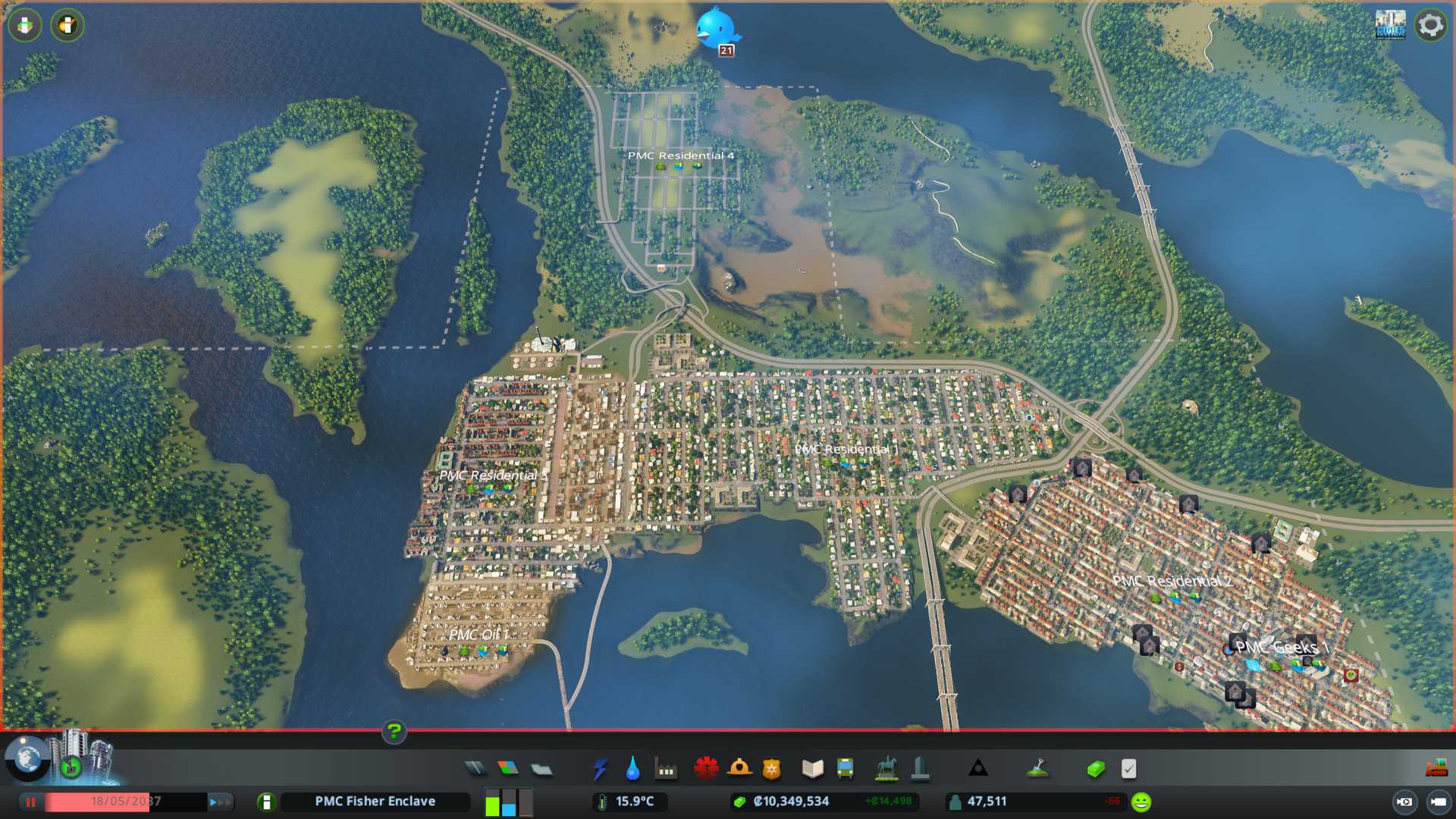Open the Zoning tool with colored squares

(x=508, y=769)
